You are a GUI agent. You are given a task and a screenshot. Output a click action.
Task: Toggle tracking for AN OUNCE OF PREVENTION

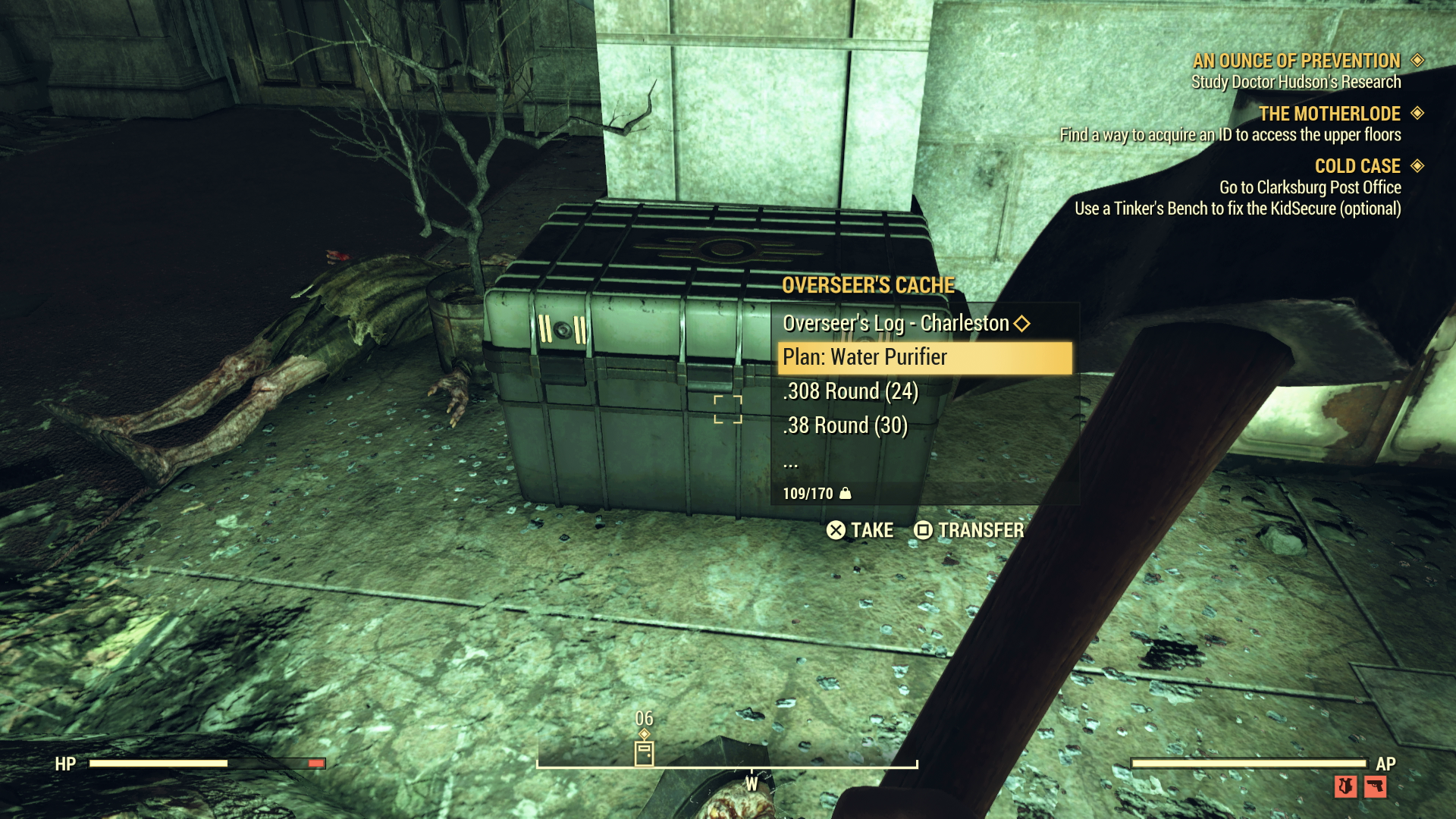pyautogui.click(x=1419, y=61)
